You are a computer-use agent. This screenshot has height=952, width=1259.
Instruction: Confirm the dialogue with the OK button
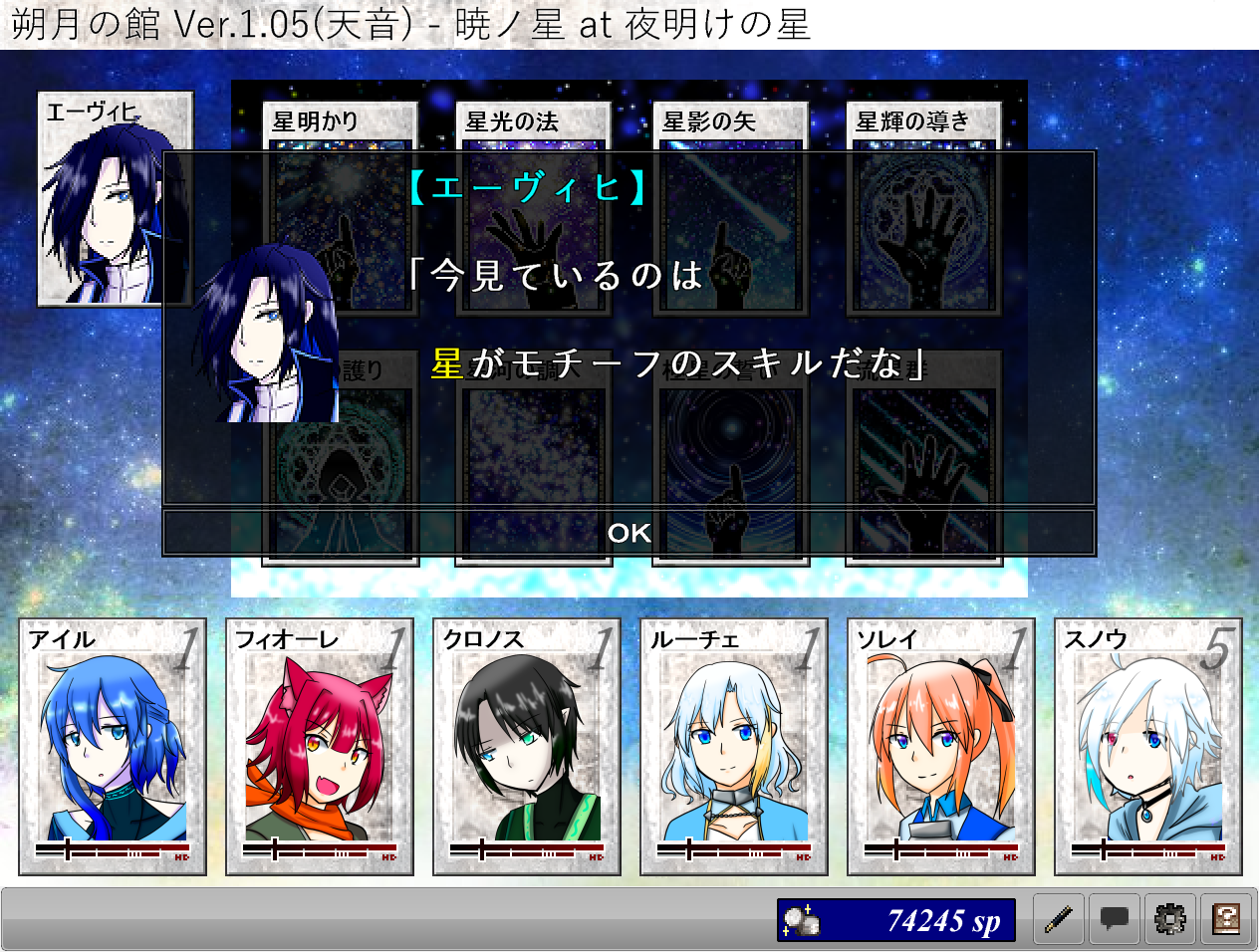[x=629, y=533]
